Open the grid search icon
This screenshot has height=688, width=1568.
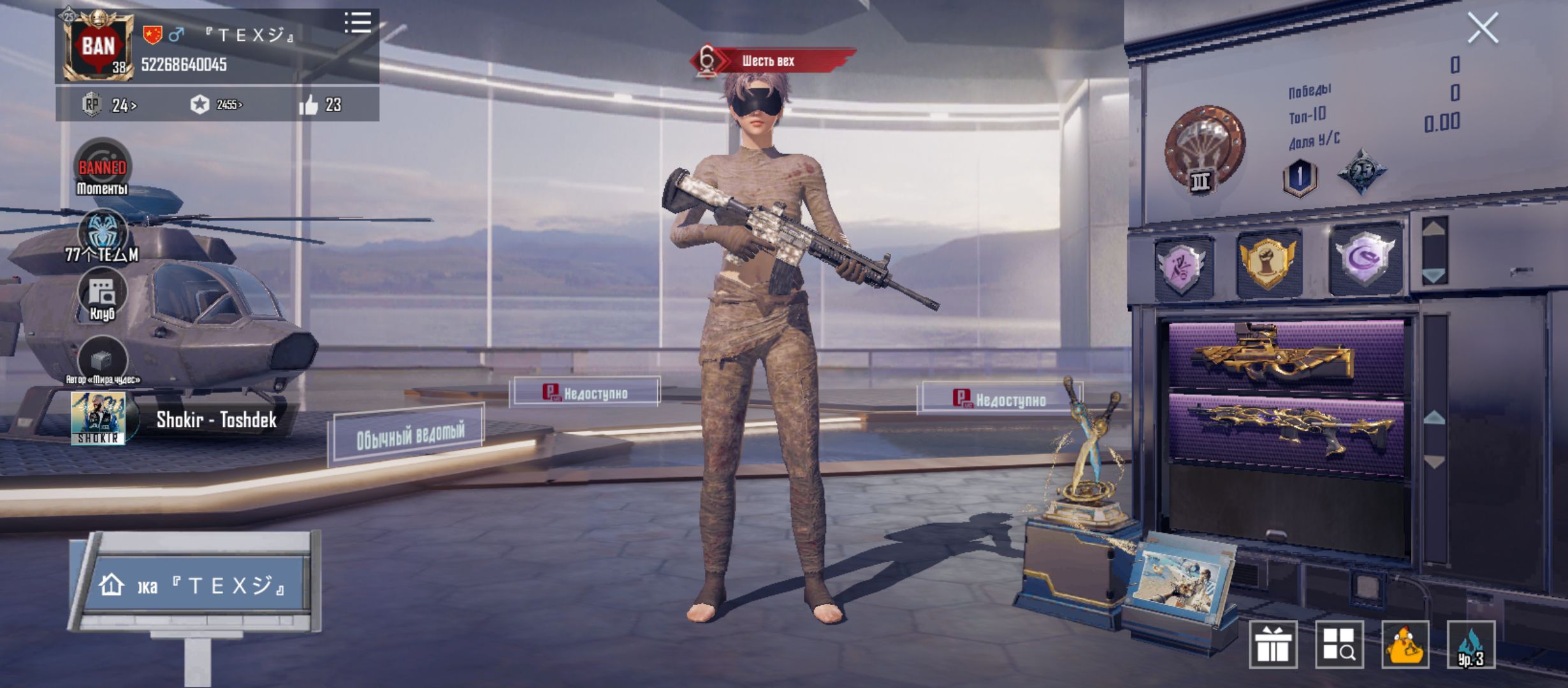coord(1339,644)
